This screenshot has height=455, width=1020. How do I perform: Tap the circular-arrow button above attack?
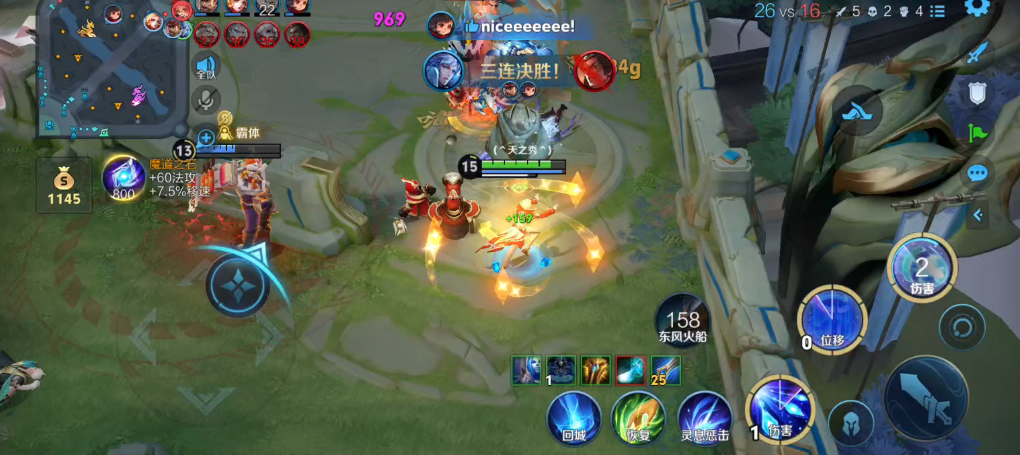(962, 326)
